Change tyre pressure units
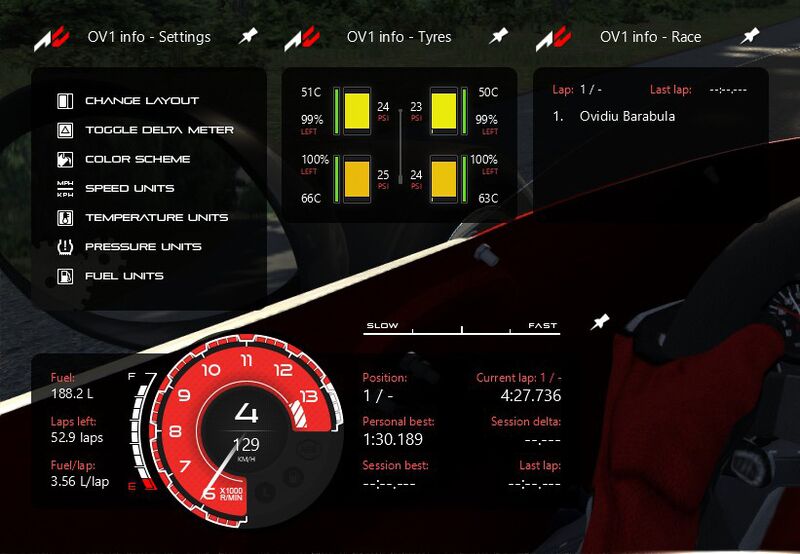The height and width of the screenshot is (554, 800). (x=143, y=246)
